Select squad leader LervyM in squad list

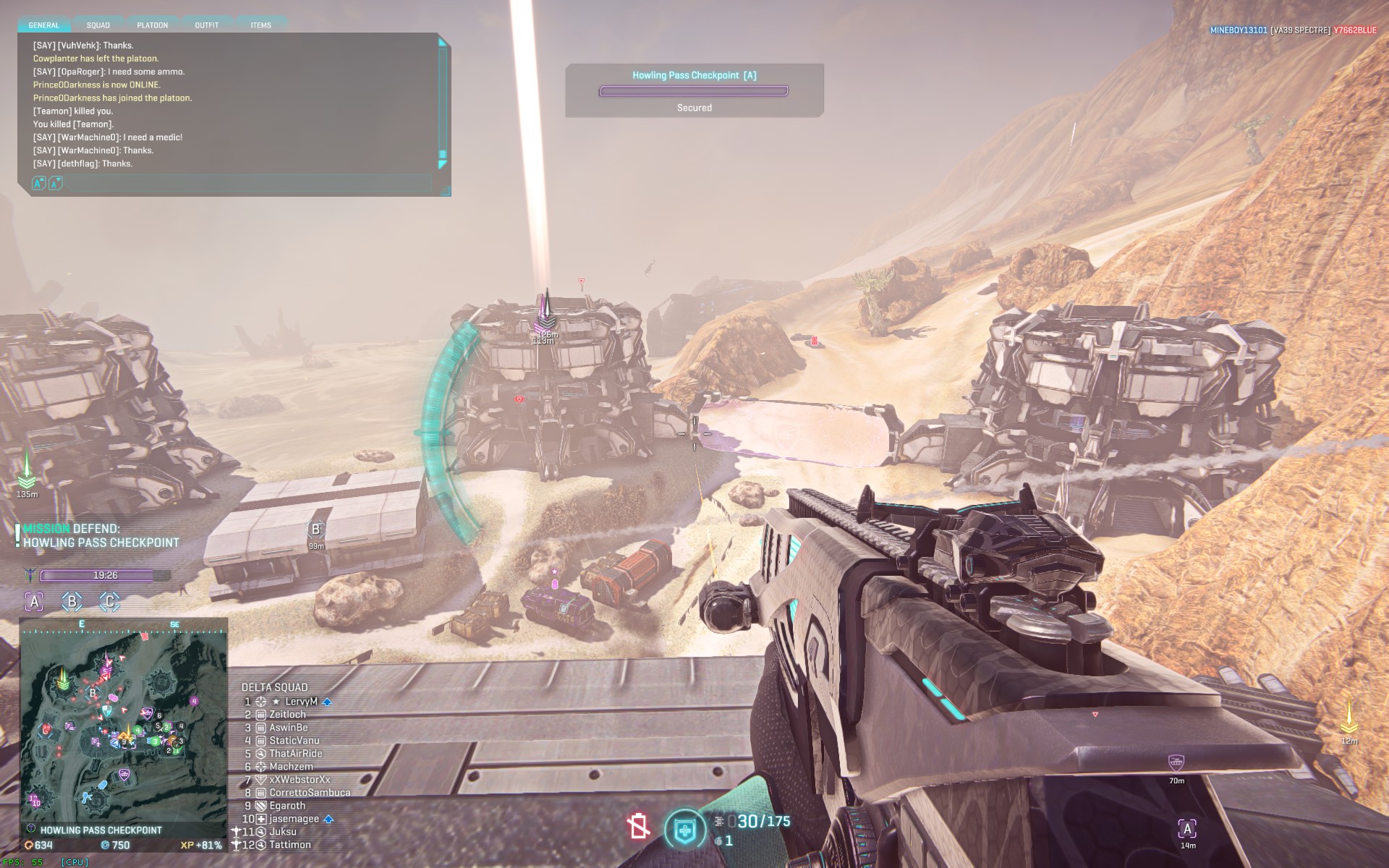point(301,702)
